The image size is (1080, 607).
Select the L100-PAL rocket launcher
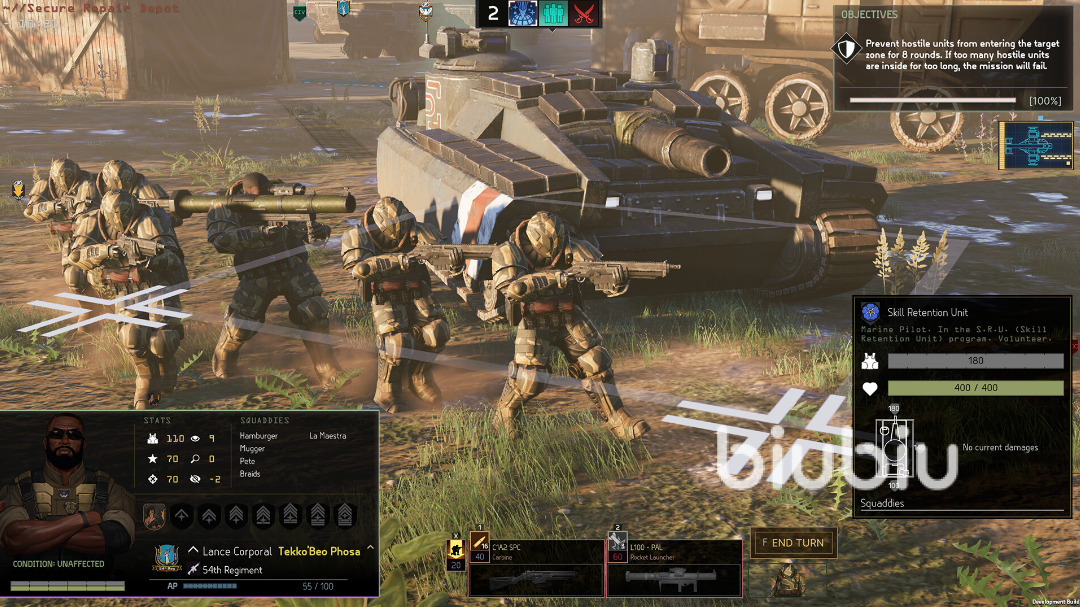click(674, 569)
